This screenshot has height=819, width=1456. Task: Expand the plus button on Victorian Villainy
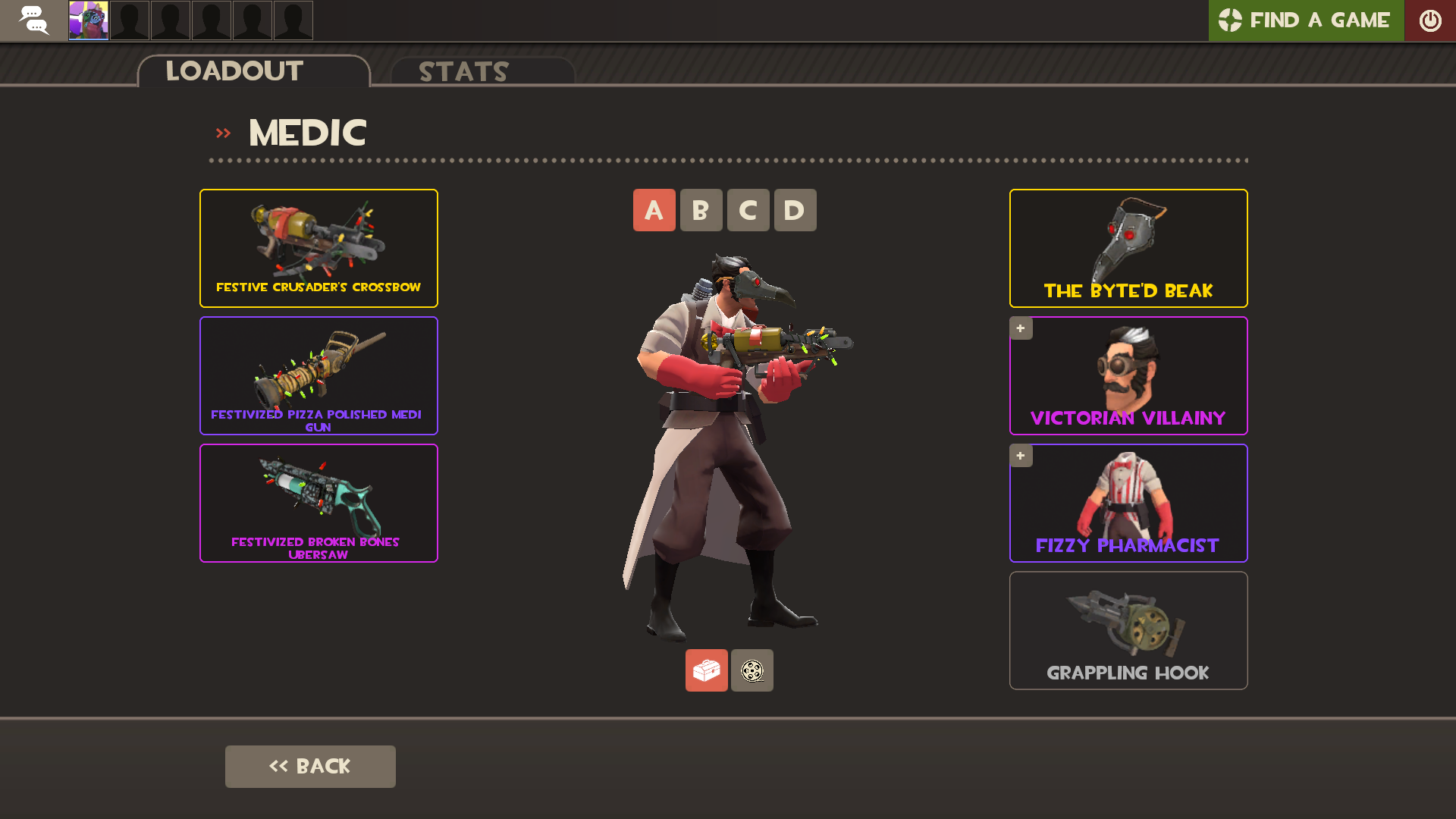(1021, 328)
